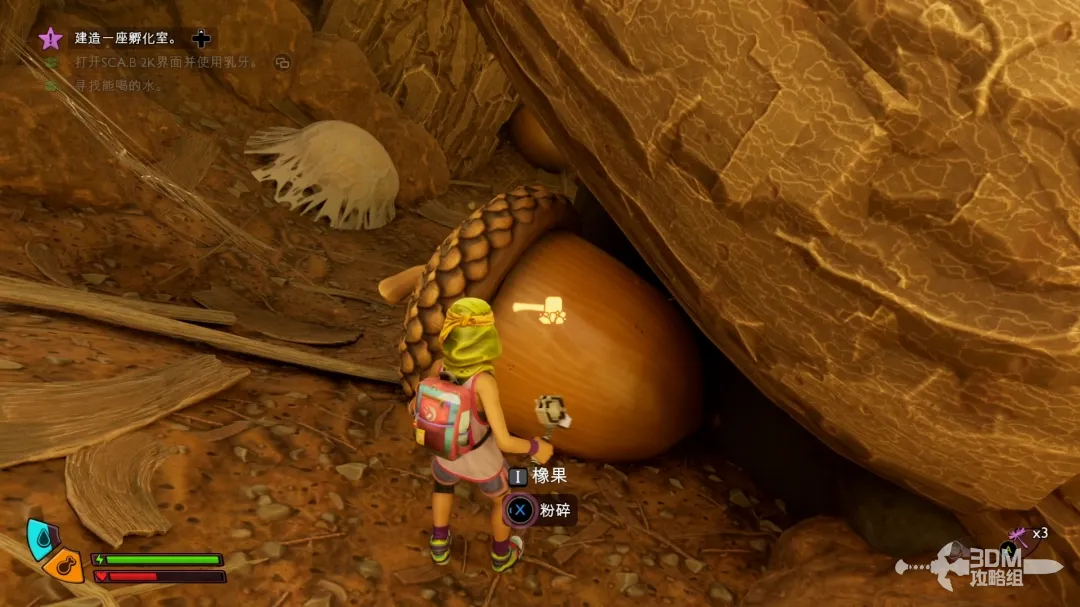Select the tracked quest 建造一座孵化室

click(126, 39)
